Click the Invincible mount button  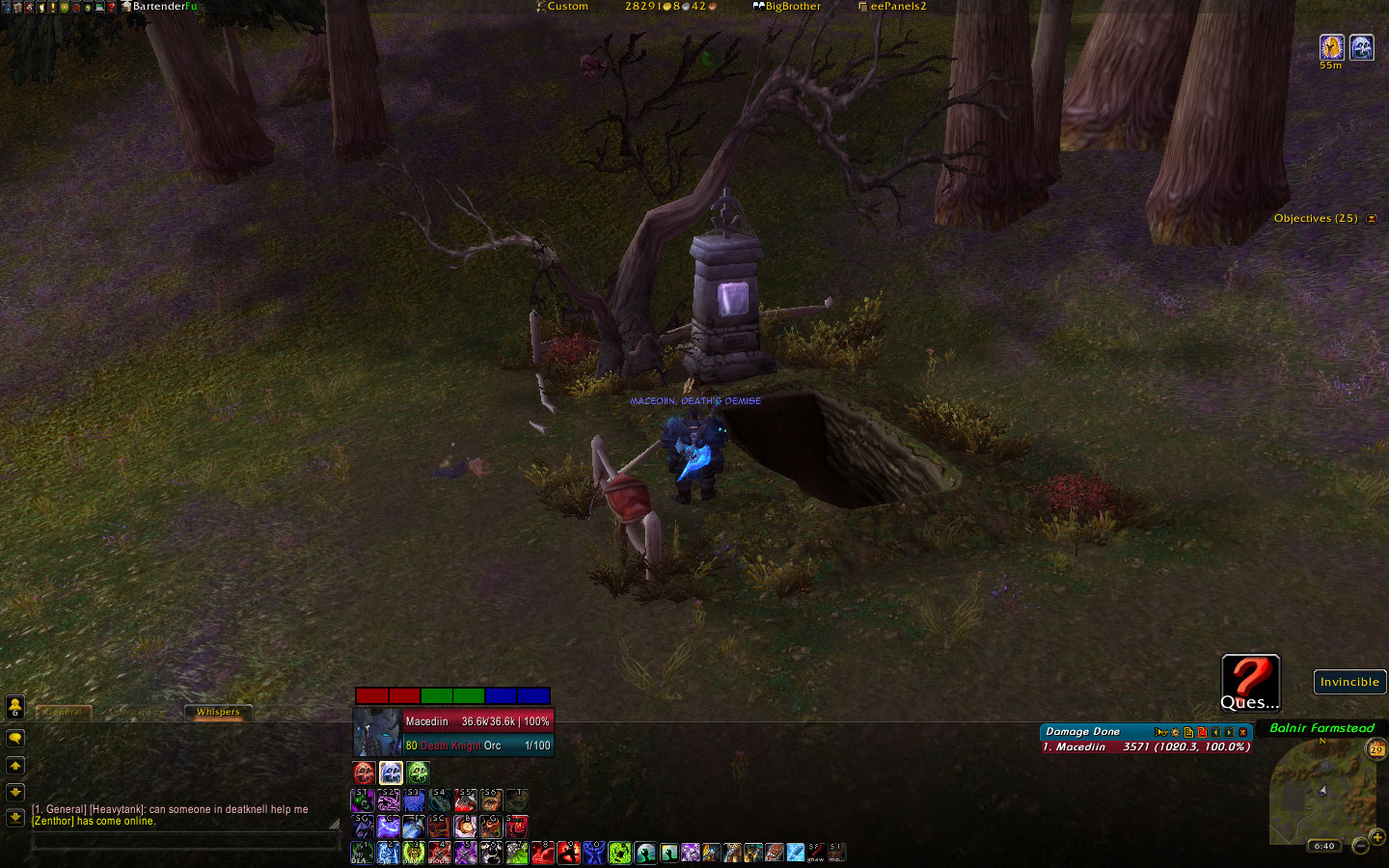1349,682
